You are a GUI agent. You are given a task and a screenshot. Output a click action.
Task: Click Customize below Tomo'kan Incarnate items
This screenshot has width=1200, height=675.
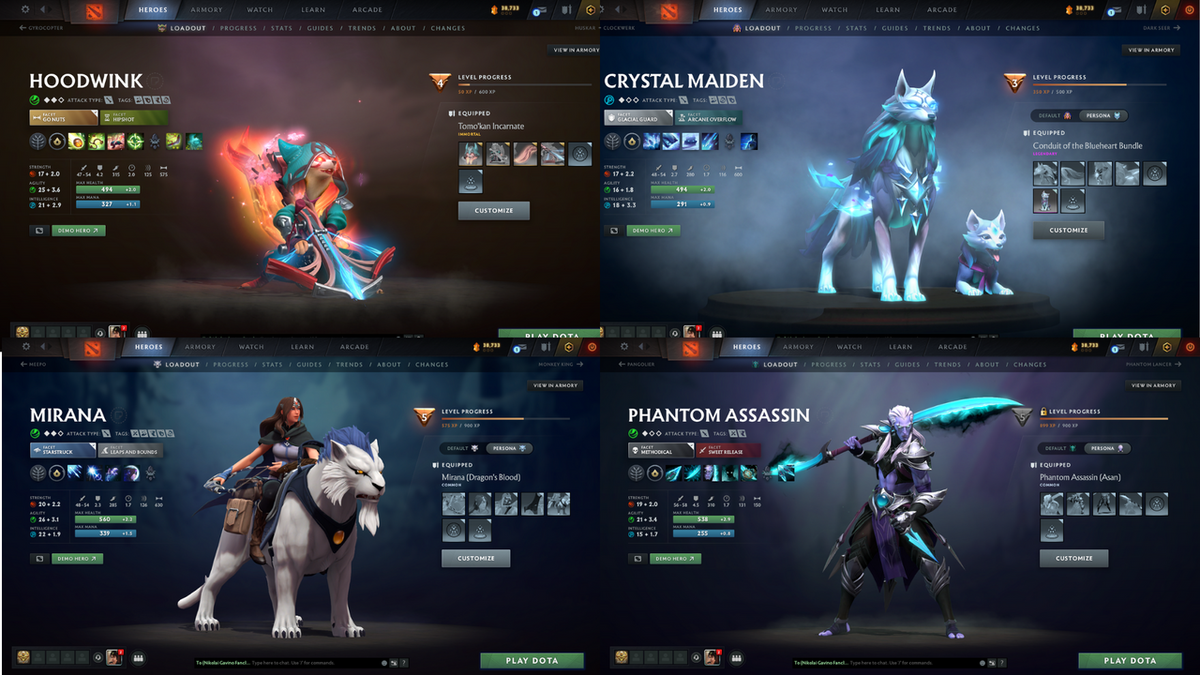click(493, 210)
